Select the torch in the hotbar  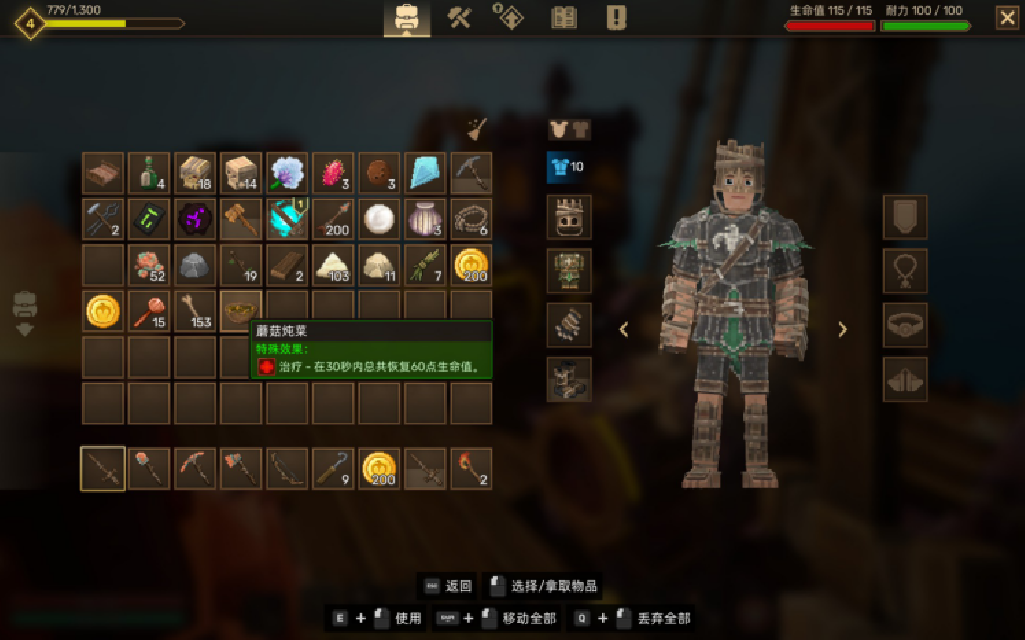click(x=471, y=468)
